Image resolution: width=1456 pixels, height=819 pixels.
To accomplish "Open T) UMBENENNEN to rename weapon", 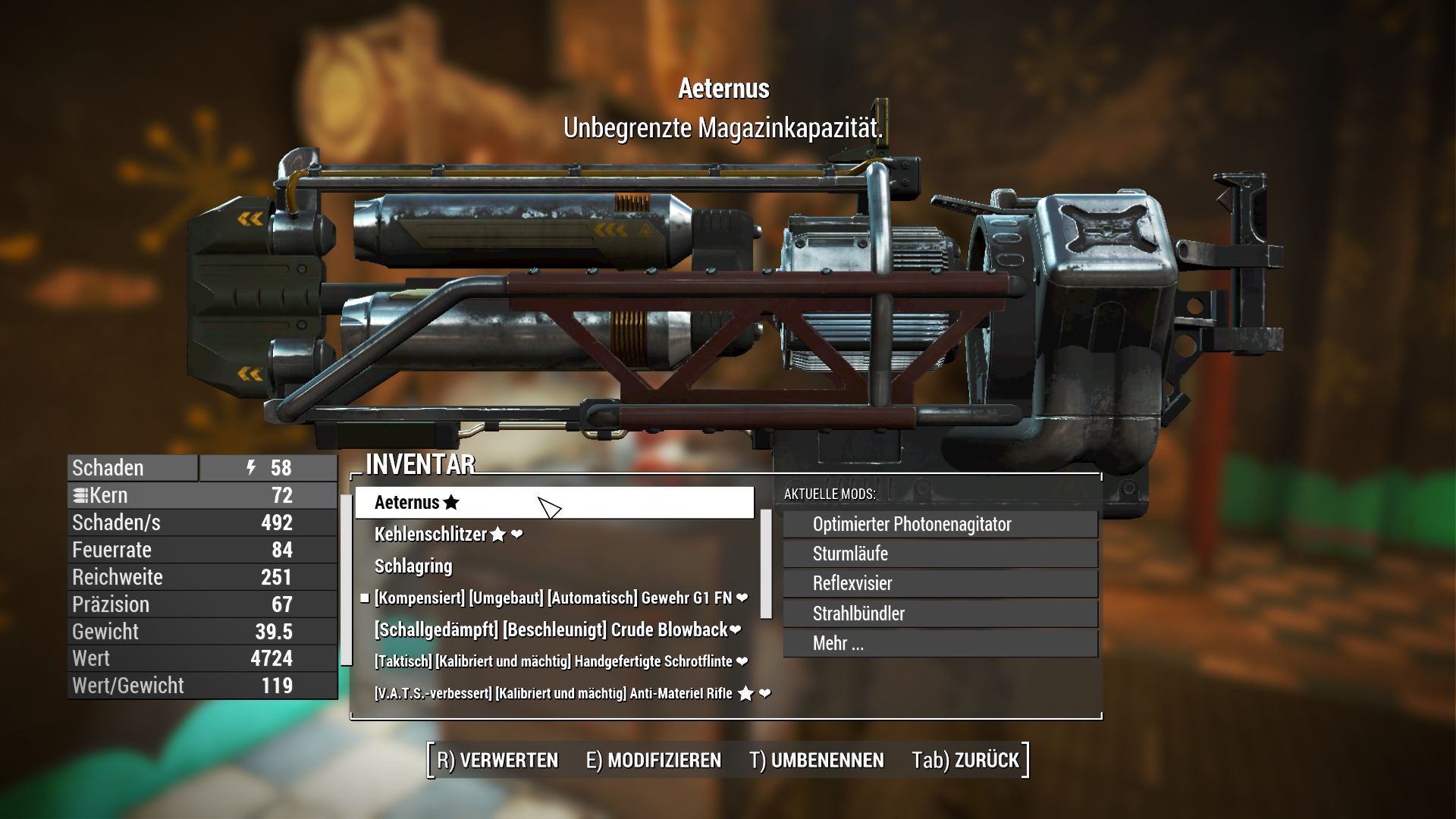I will click(x=817, y=759).
